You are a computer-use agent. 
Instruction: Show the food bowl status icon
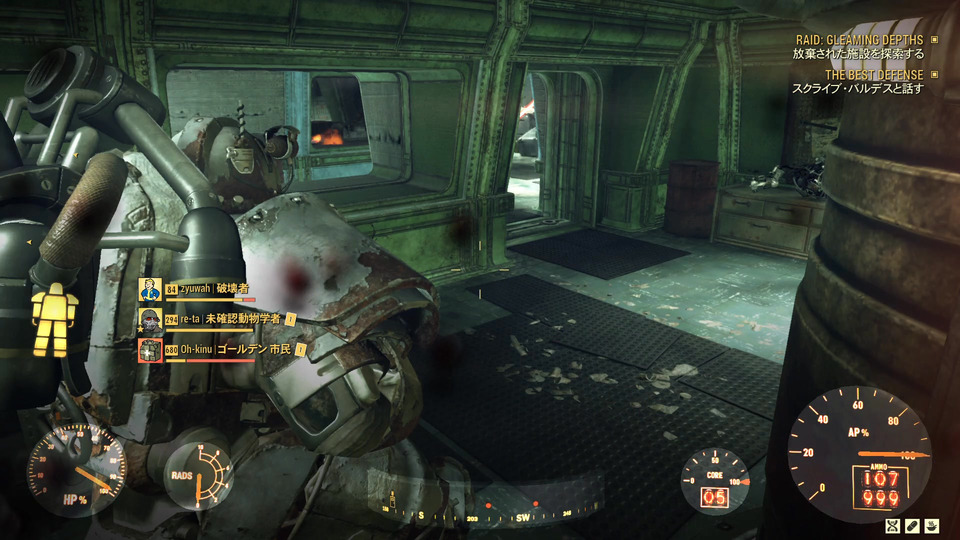coord(930,524)
